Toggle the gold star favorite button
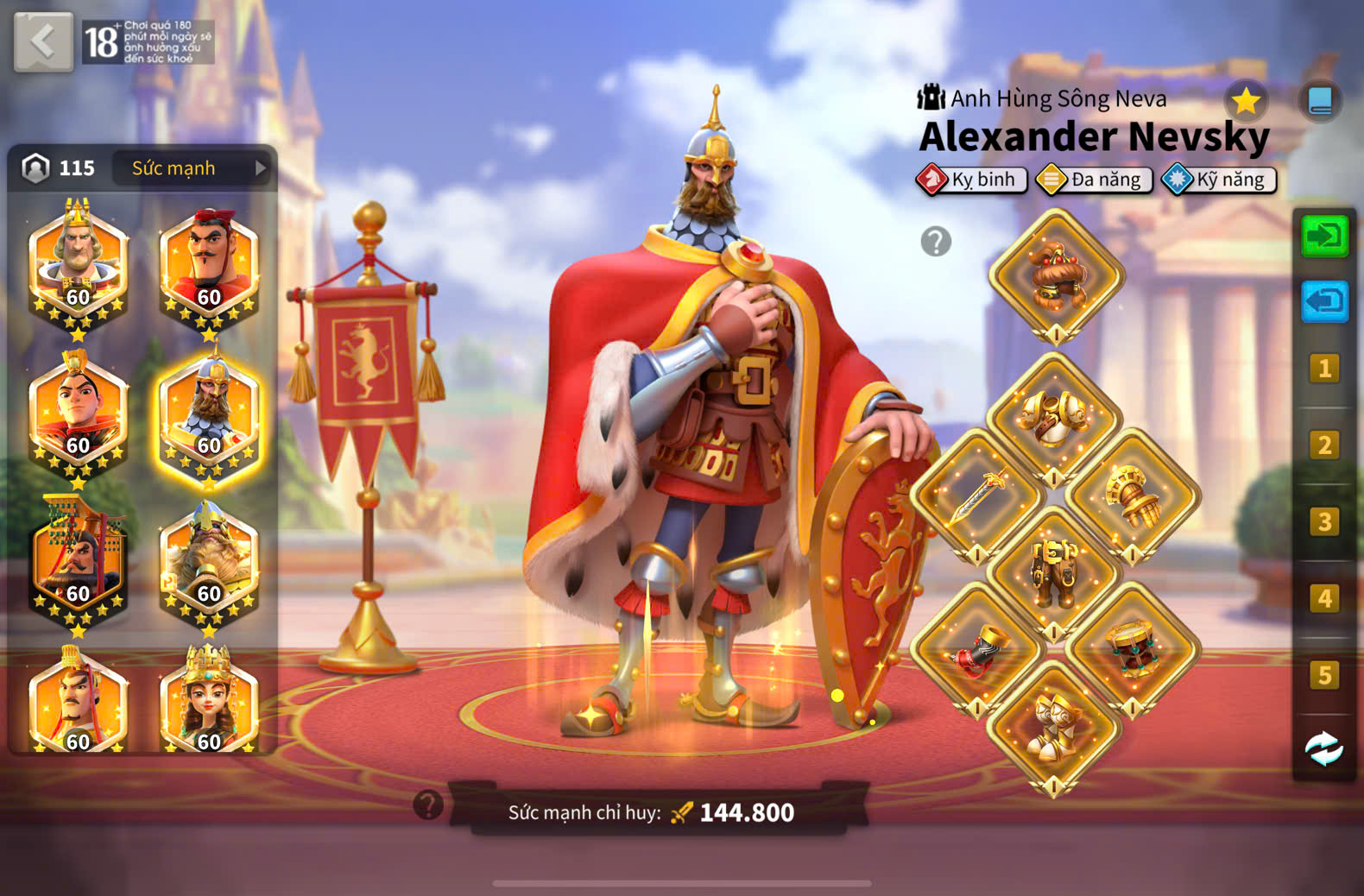1364x896 pixels. (1246, 102)
